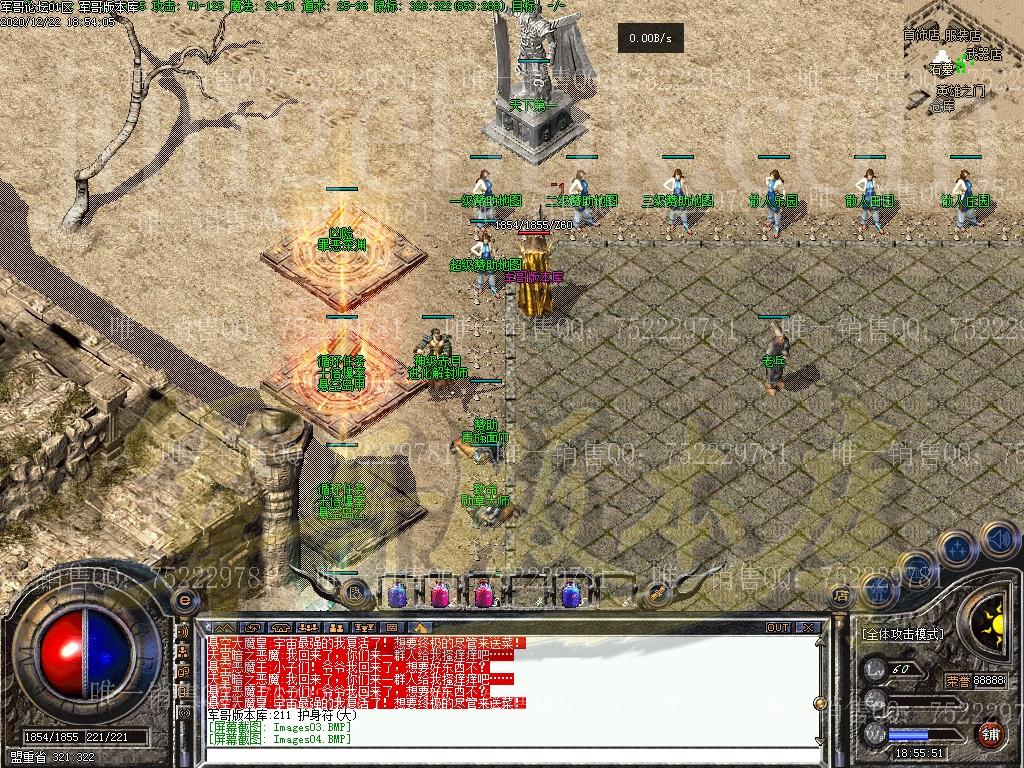Click the scroll-icon round button above chat

tap(354, 592)
